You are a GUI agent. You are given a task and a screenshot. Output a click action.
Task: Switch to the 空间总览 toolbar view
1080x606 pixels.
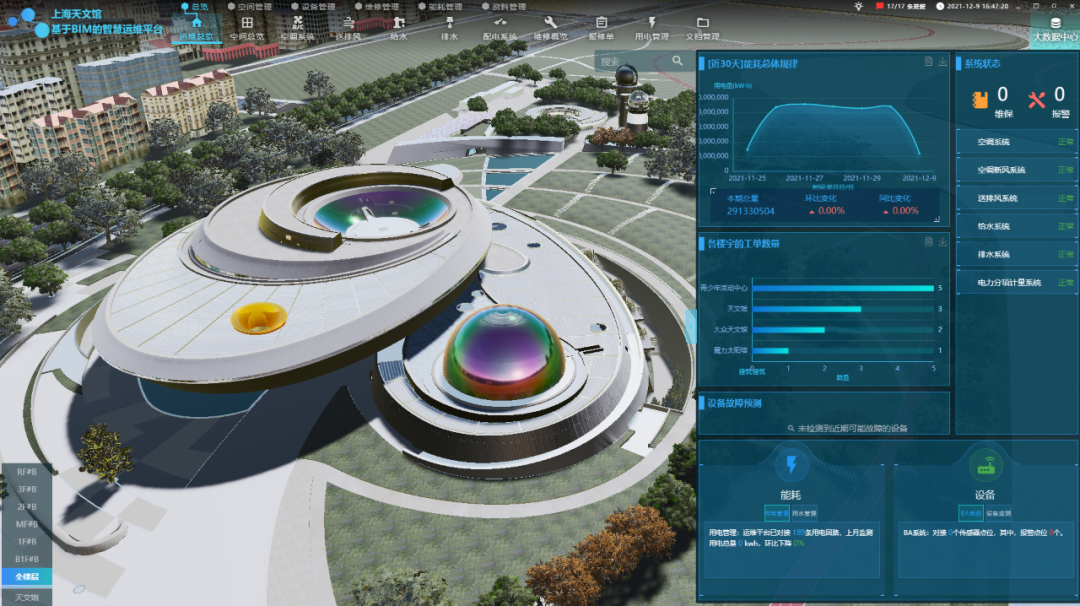pyautogui.click(x=247, y=27)
